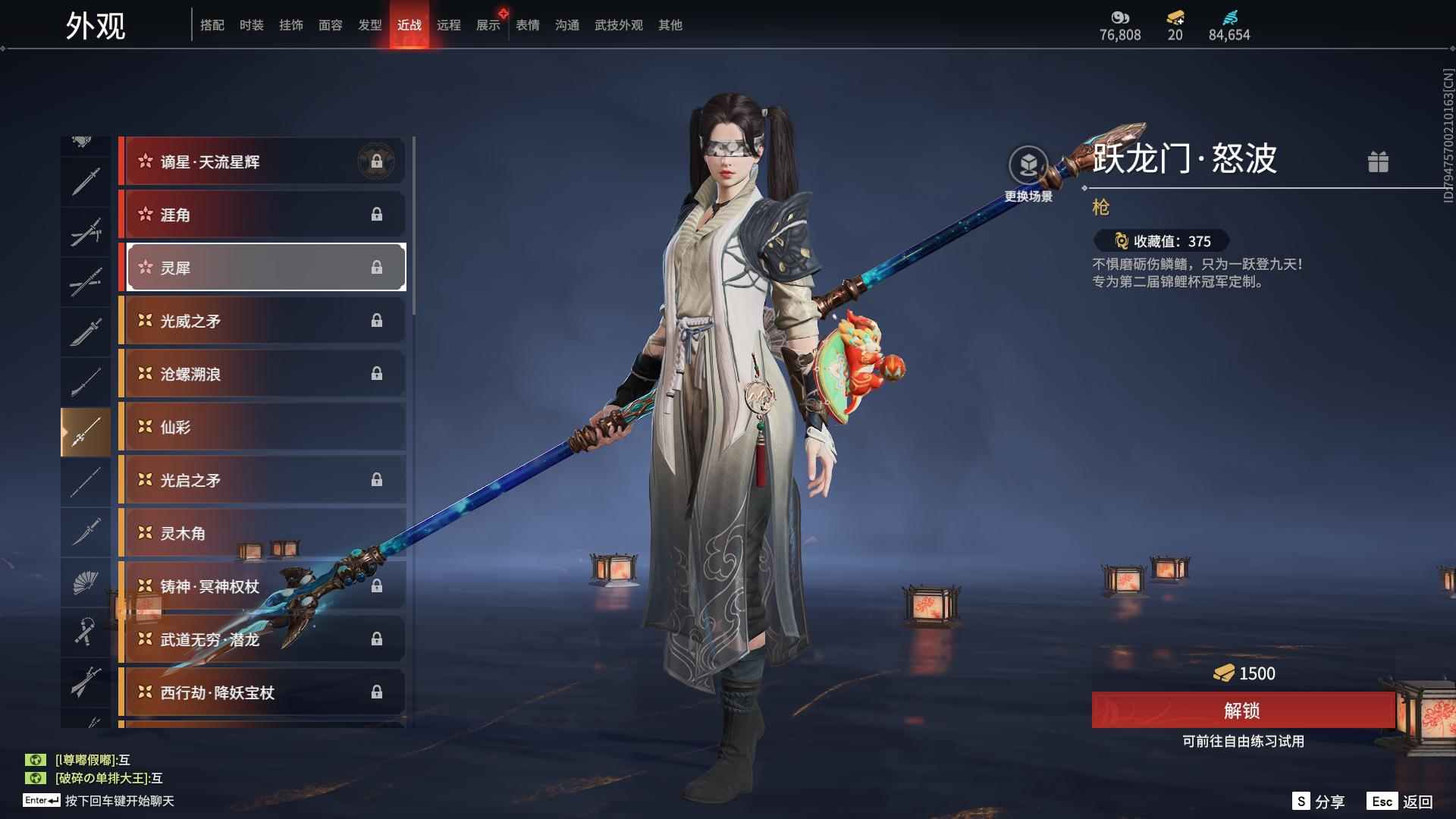Open the 时装 menu tab
The image size is (1456, 819).
click(251, 24)
